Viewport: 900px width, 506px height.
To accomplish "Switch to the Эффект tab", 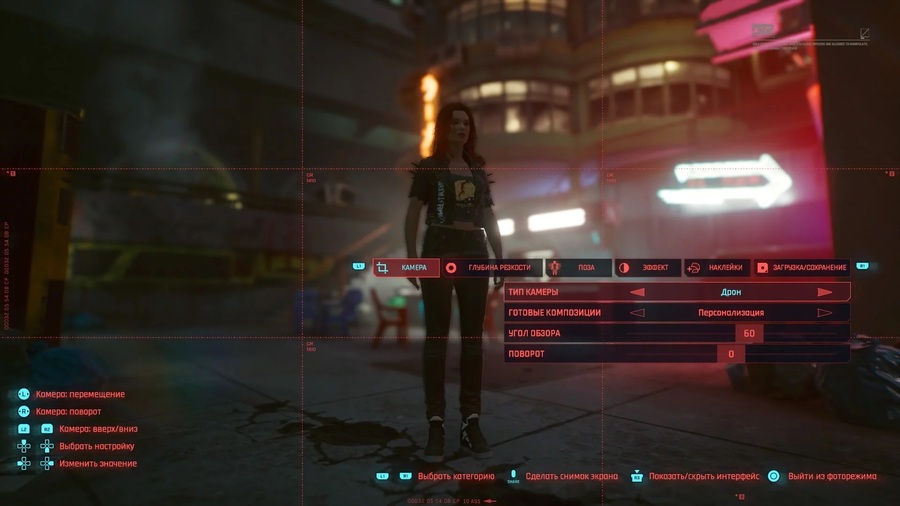I will point(647,268).
